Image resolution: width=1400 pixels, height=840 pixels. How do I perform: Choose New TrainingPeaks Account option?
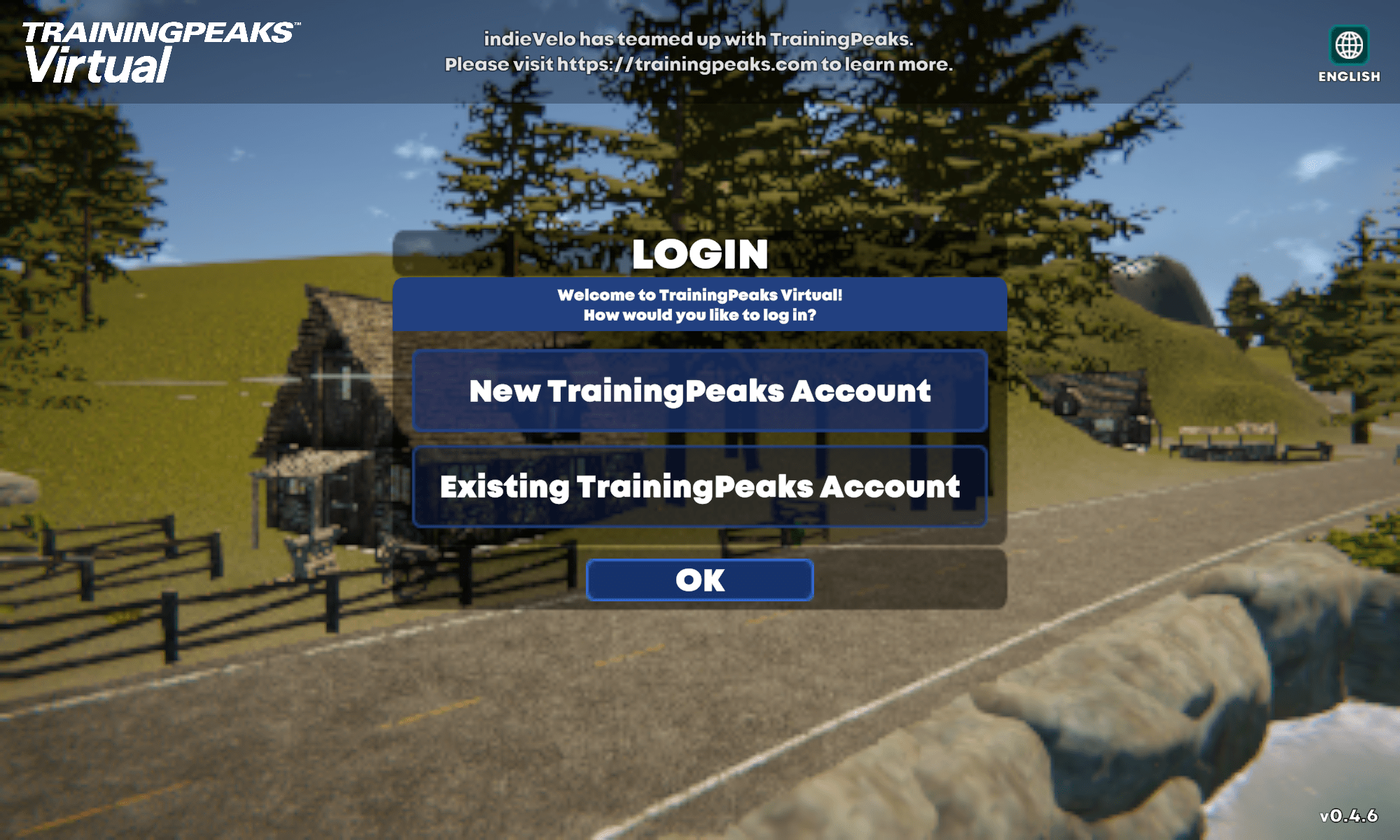point(700,391)
